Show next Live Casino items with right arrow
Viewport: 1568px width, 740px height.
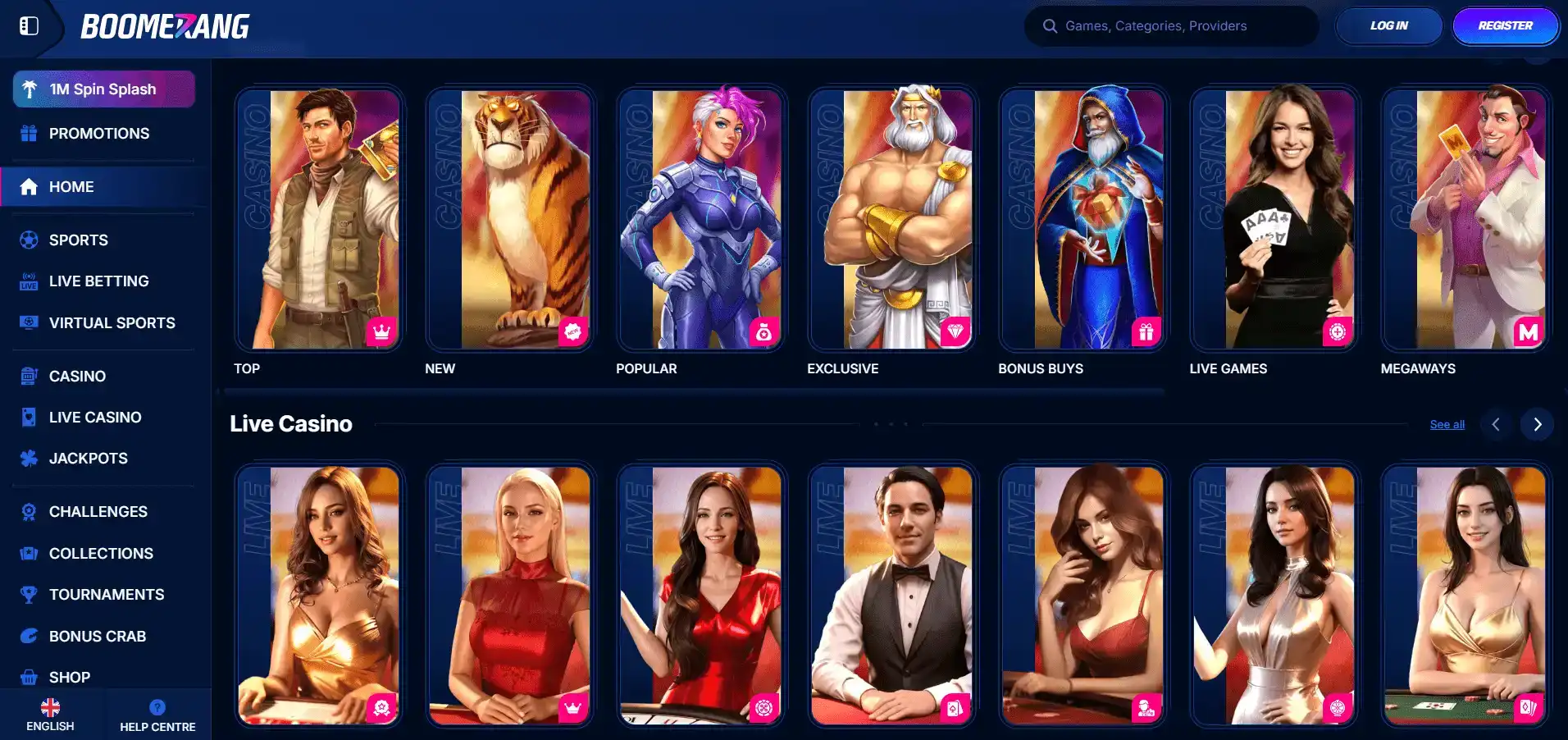click(x=1537, y=425)
